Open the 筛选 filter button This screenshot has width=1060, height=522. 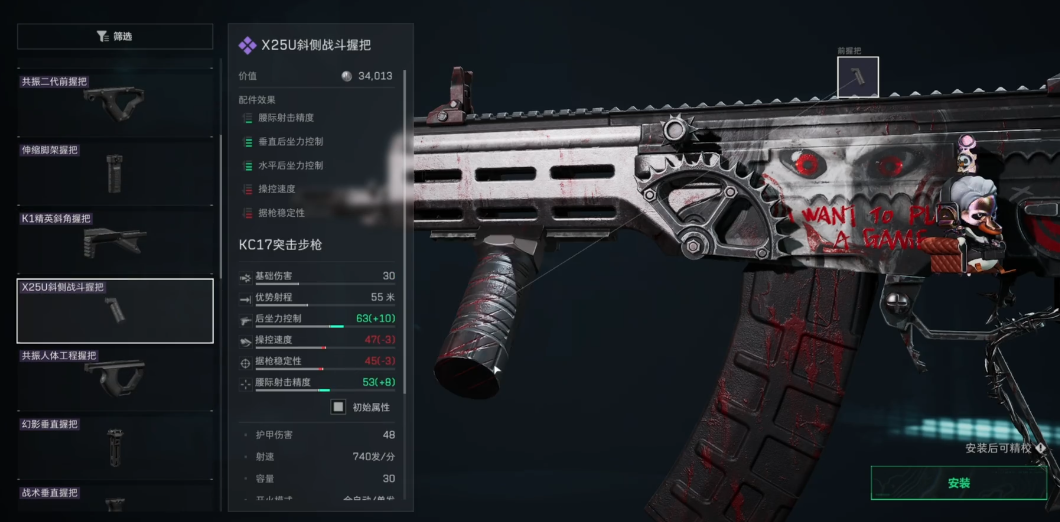[x=115, y=36]
